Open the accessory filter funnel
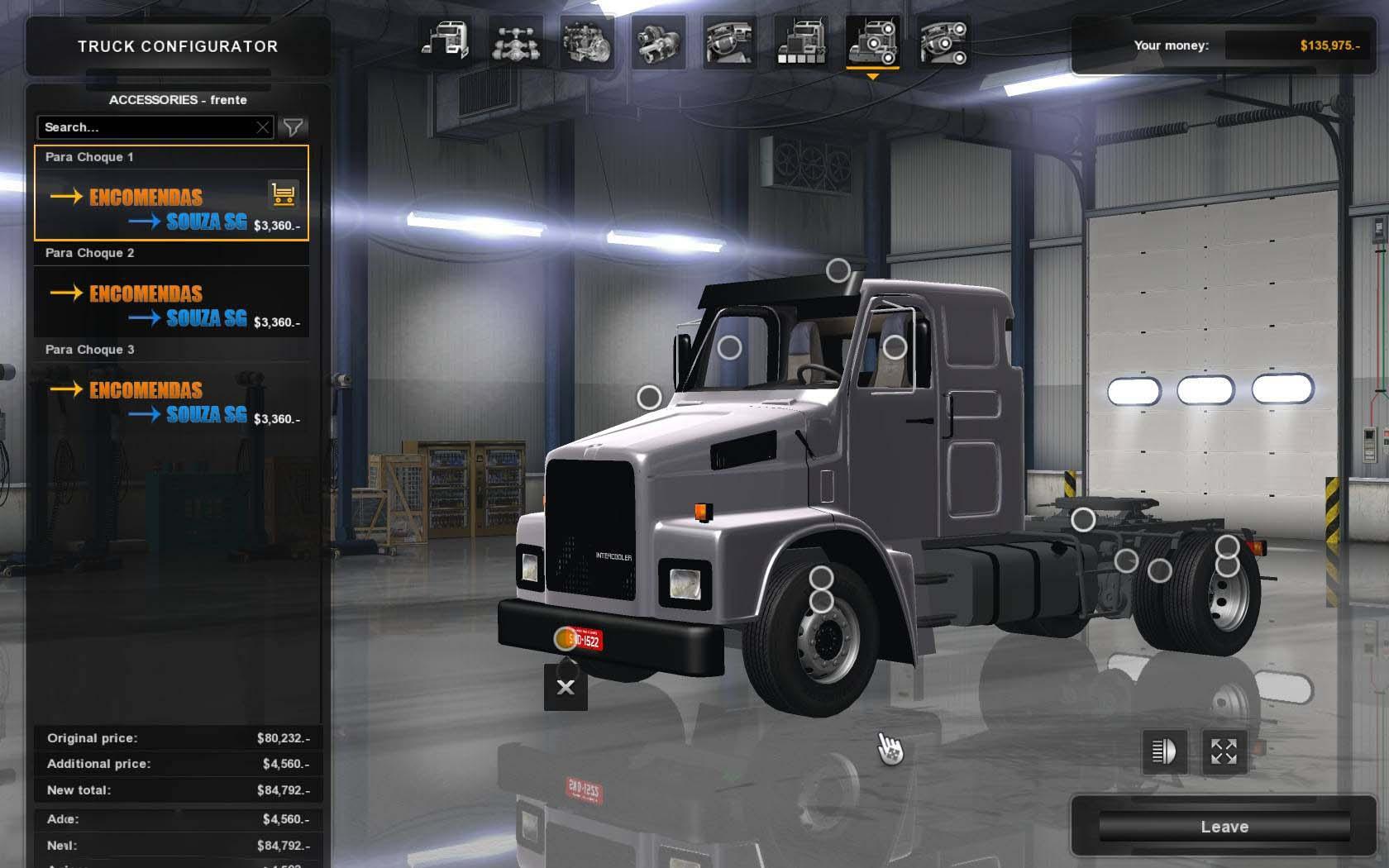 (x=293, y=127)
